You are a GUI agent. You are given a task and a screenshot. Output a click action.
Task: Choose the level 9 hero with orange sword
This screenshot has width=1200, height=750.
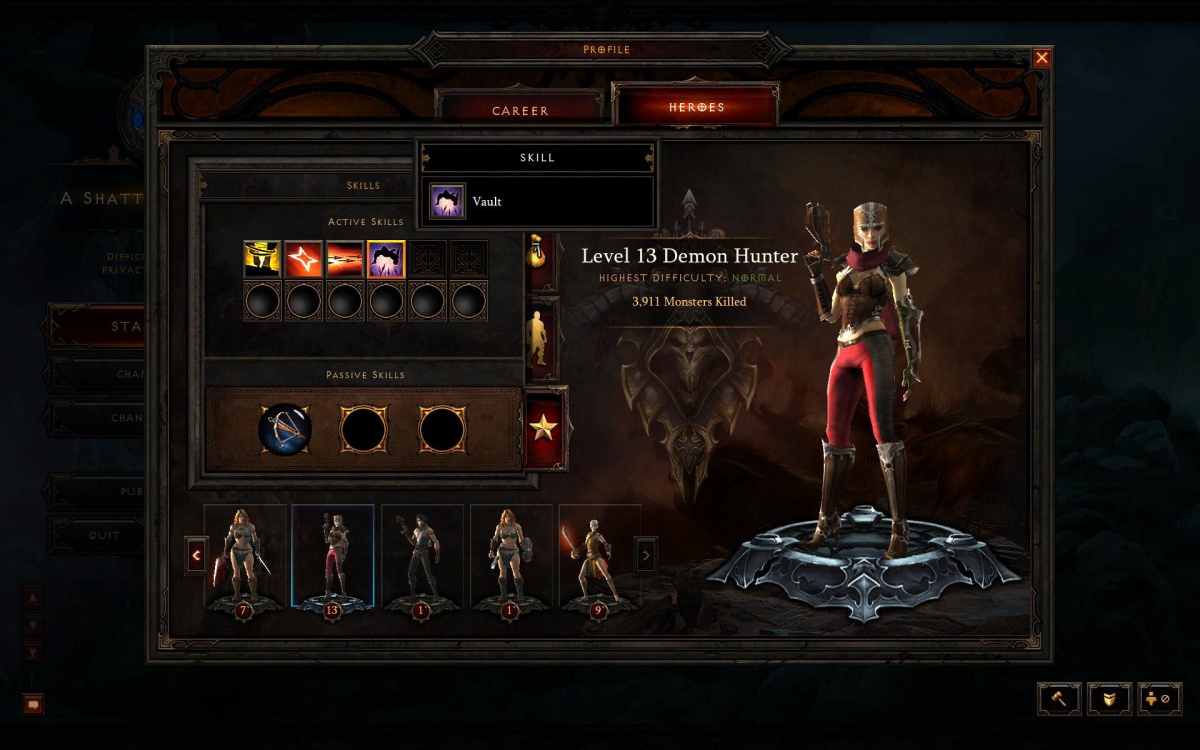(599, 556)
